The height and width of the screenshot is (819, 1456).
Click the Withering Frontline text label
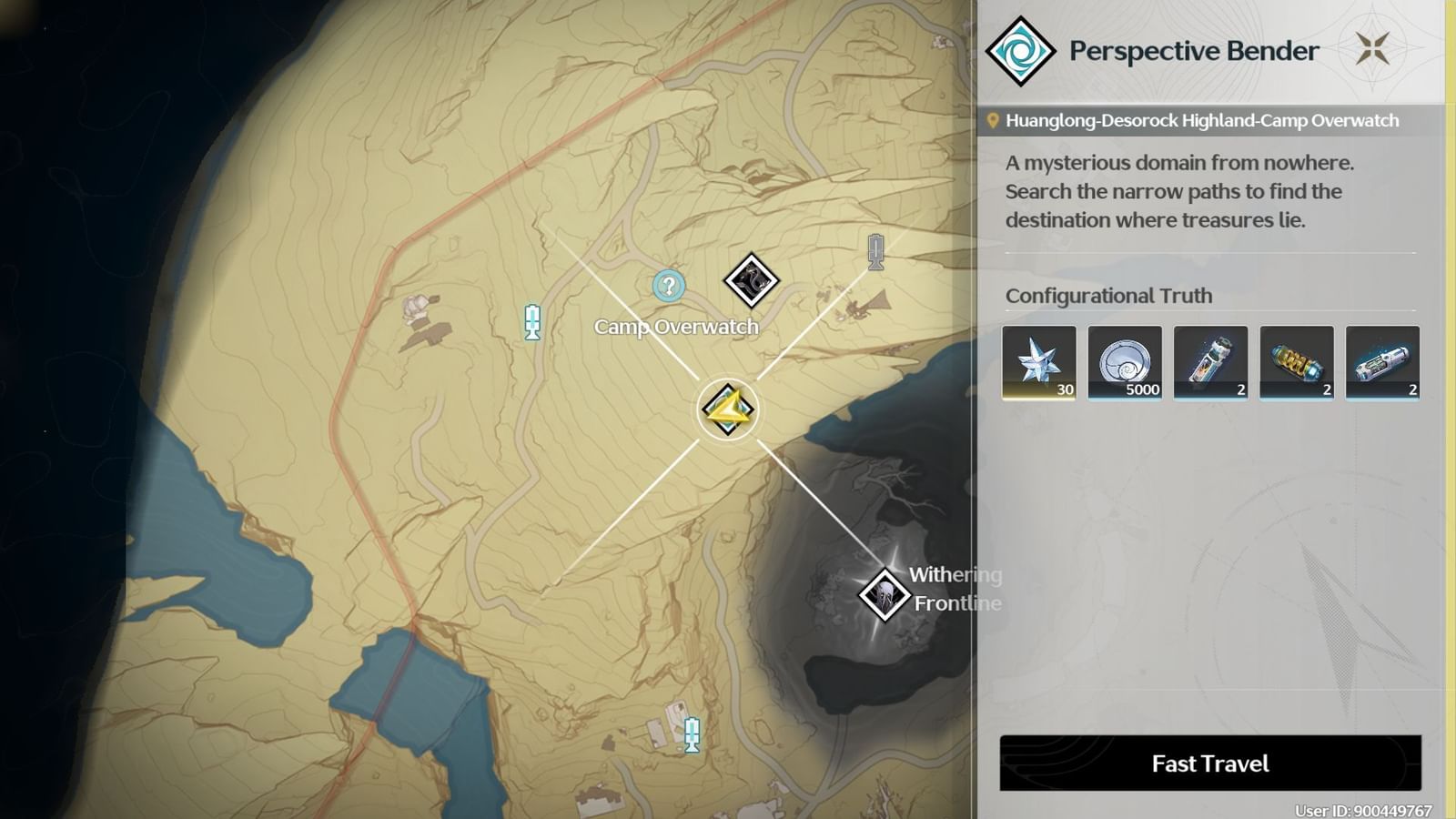pos(954,589)
